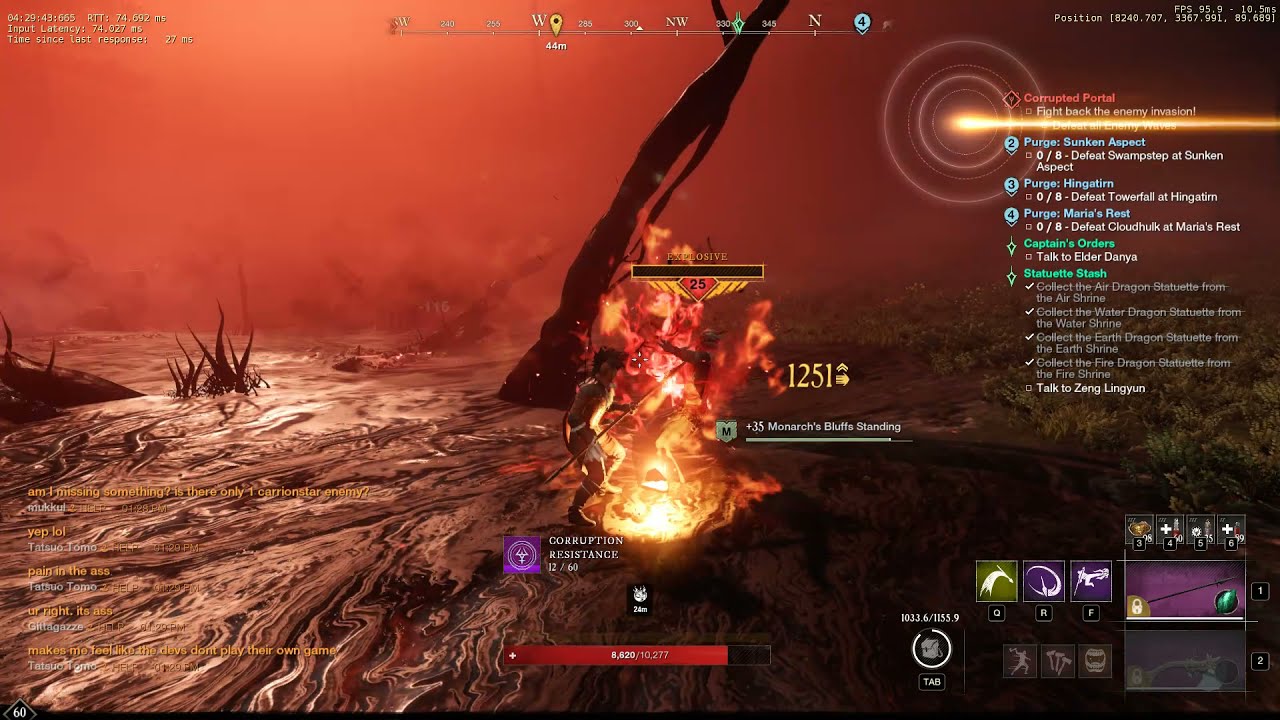Screen dimensions: 1280x720
Task: Switch to the secondary hatchet weapon slot
Action: tap(1185, 661)
